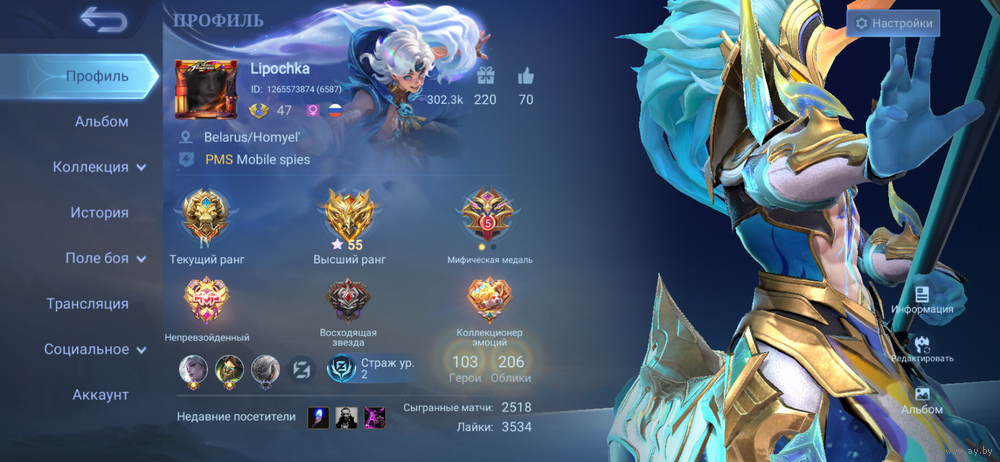
Task: Open the Трансляция tab
Action: 87,304
